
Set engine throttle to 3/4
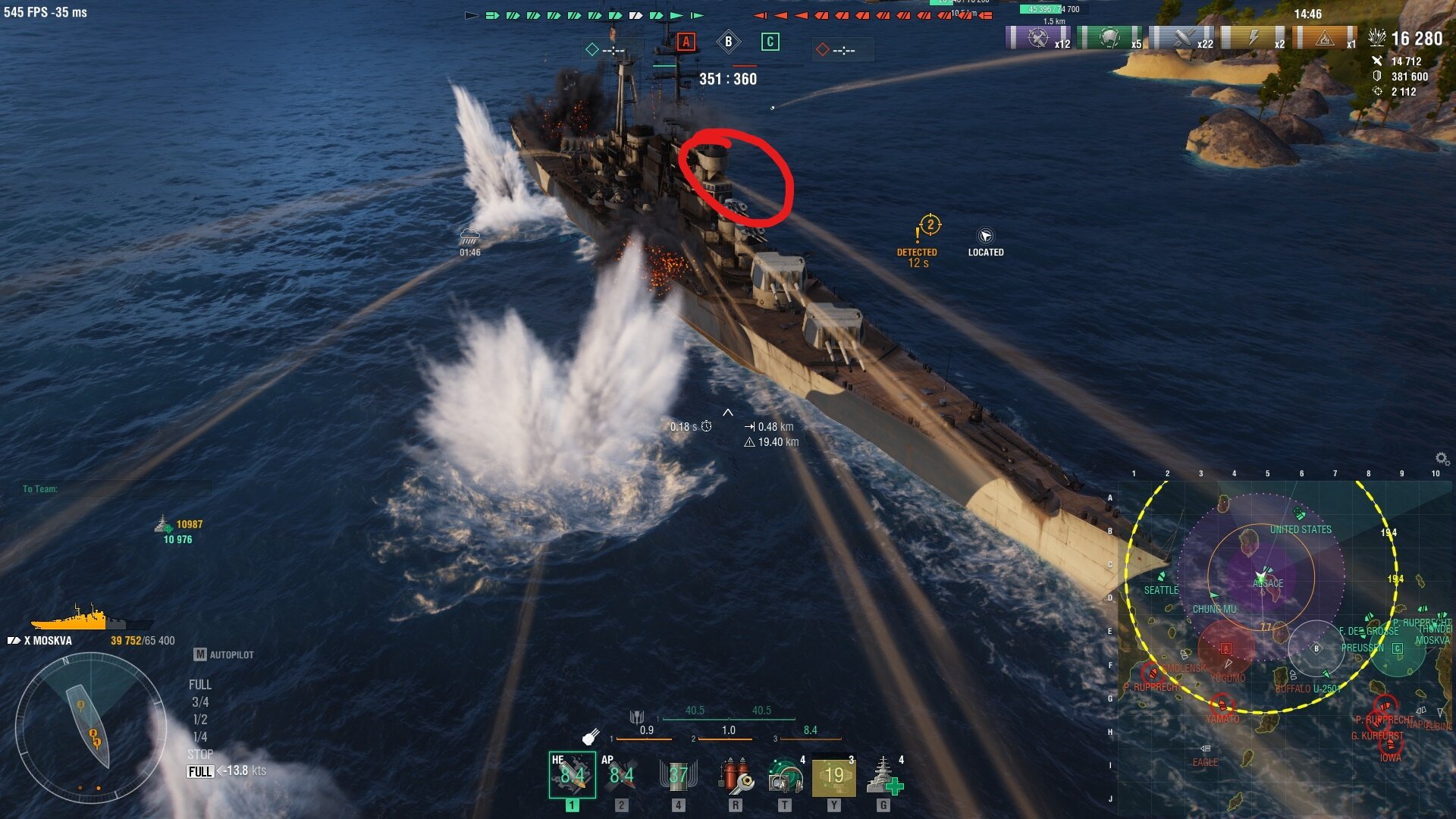pos(200,702)
